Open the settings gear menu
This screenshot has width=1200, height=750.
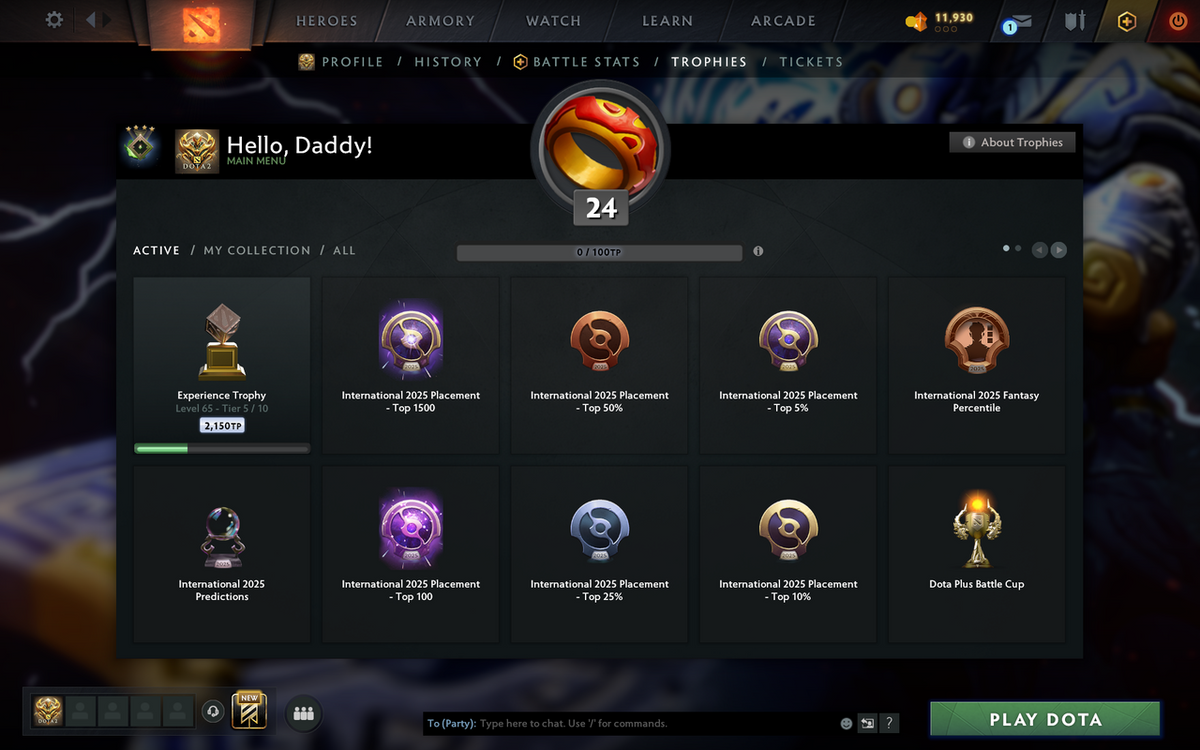pos(54,20)
